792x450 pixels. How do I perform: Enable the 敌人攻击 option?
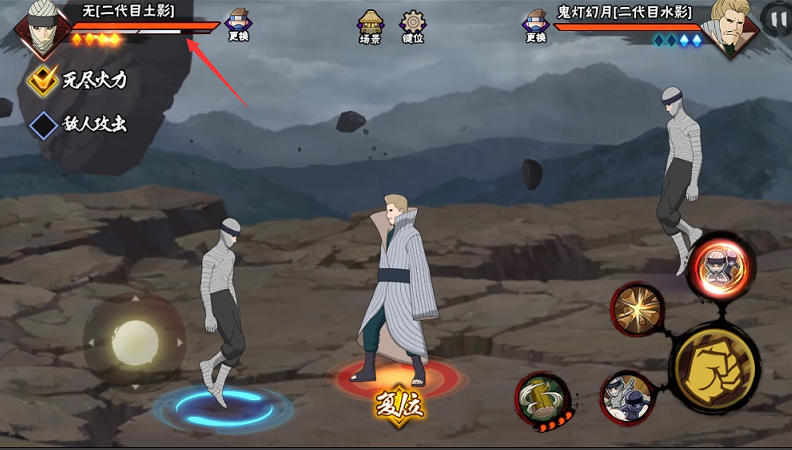[x=43, y=125]
